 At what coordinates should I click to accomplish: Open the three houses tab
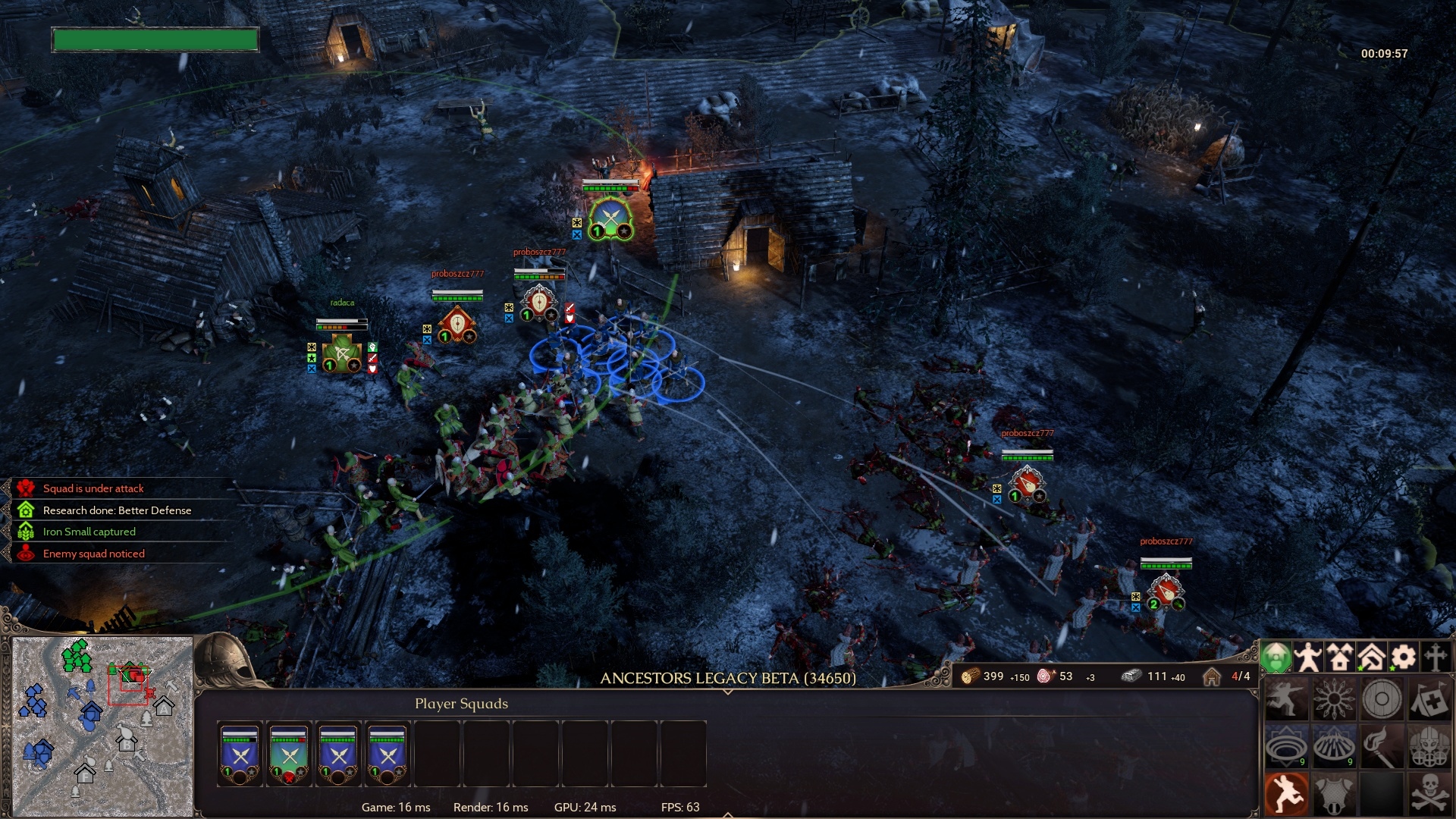tap(1340, 657)
